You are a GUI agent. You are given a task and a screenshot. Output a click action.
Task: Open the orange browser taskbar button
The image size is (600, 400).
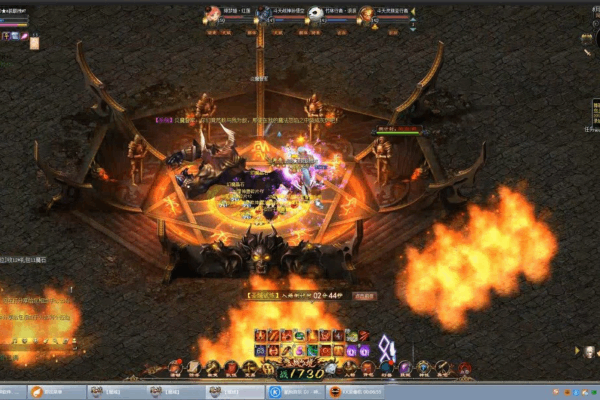(37, 392)
